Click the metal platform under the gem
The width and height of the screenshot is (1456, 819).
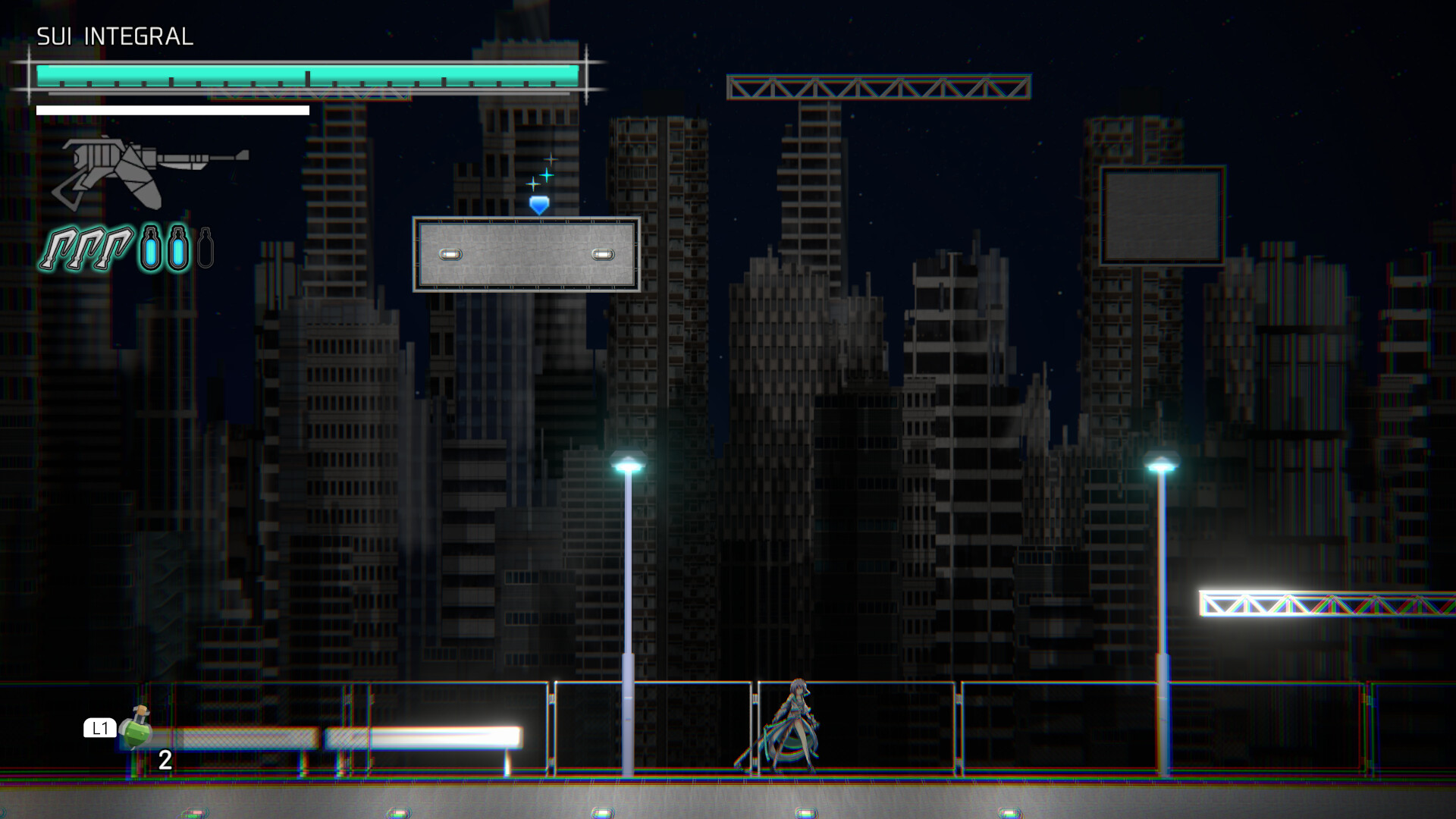[527, 254]
